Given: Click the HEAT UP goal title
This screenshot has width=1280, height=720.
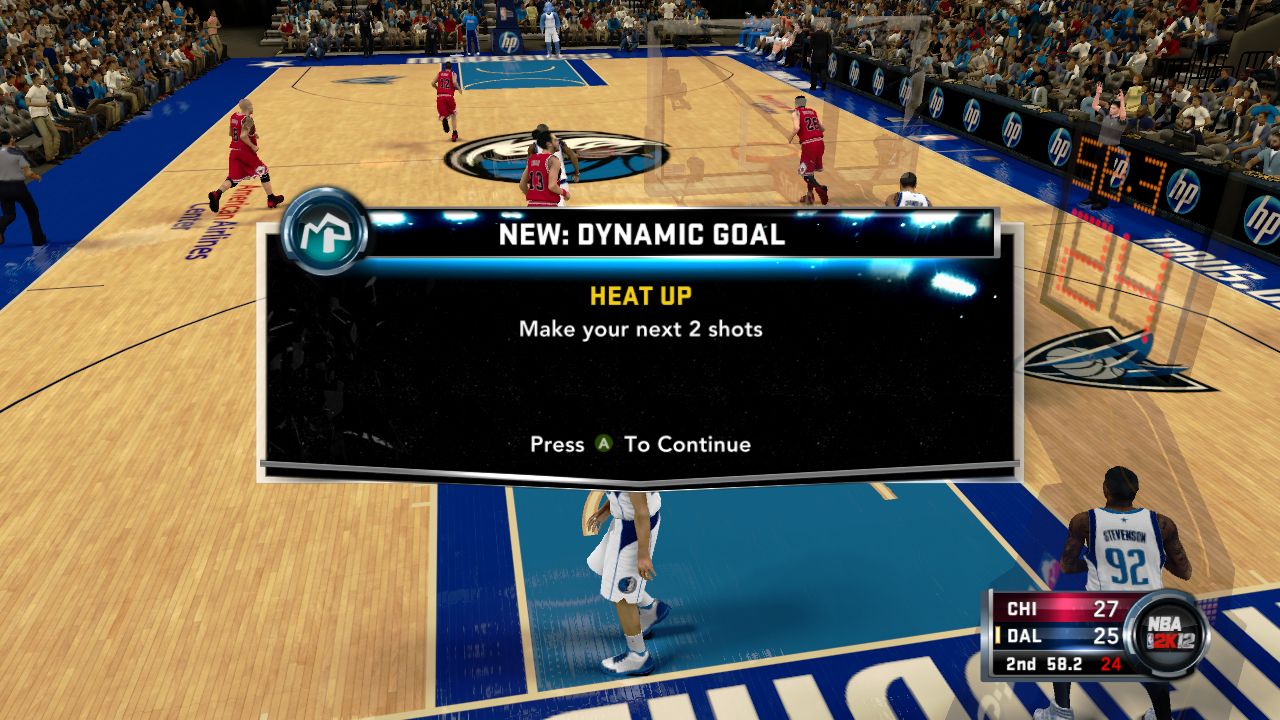Looking at the screenshot, I should coord(639,295).
